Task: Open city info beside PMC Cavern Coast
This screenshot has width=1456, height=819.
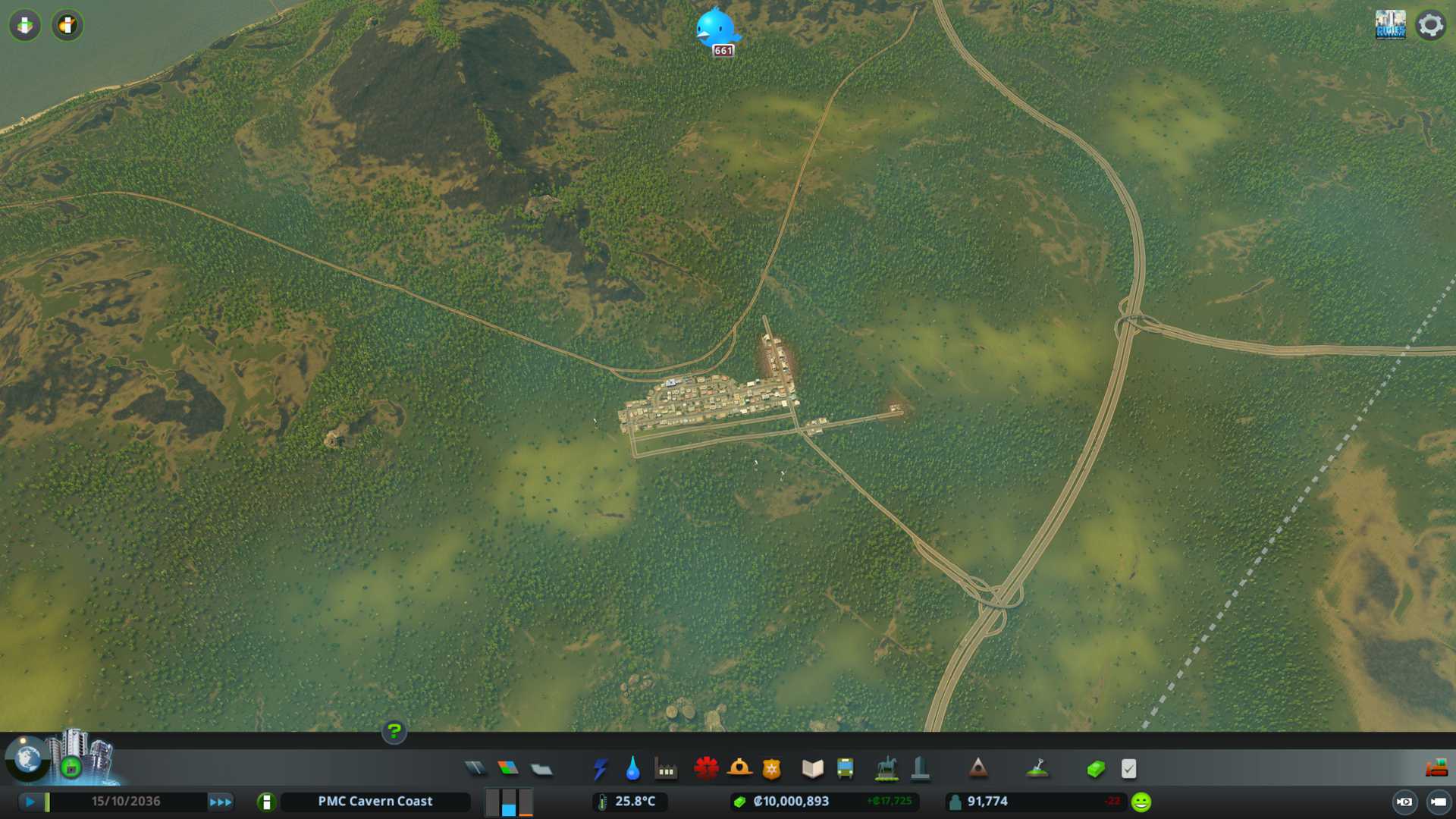Action: pyautogui.click(x=266, y=802)
